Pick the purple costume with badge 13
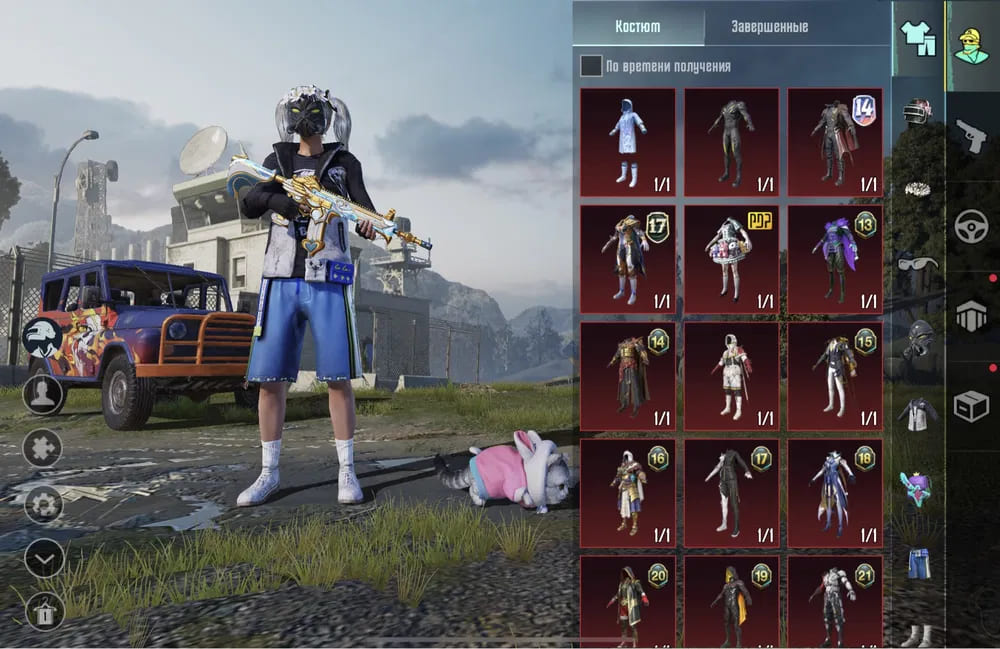The image size is (1000, 649). tap(835, 259)
